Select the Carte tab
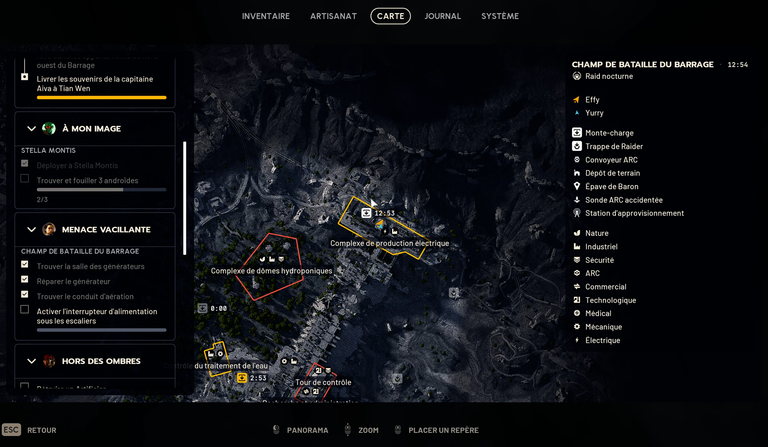The image size is (768, 447). (390, 16)
